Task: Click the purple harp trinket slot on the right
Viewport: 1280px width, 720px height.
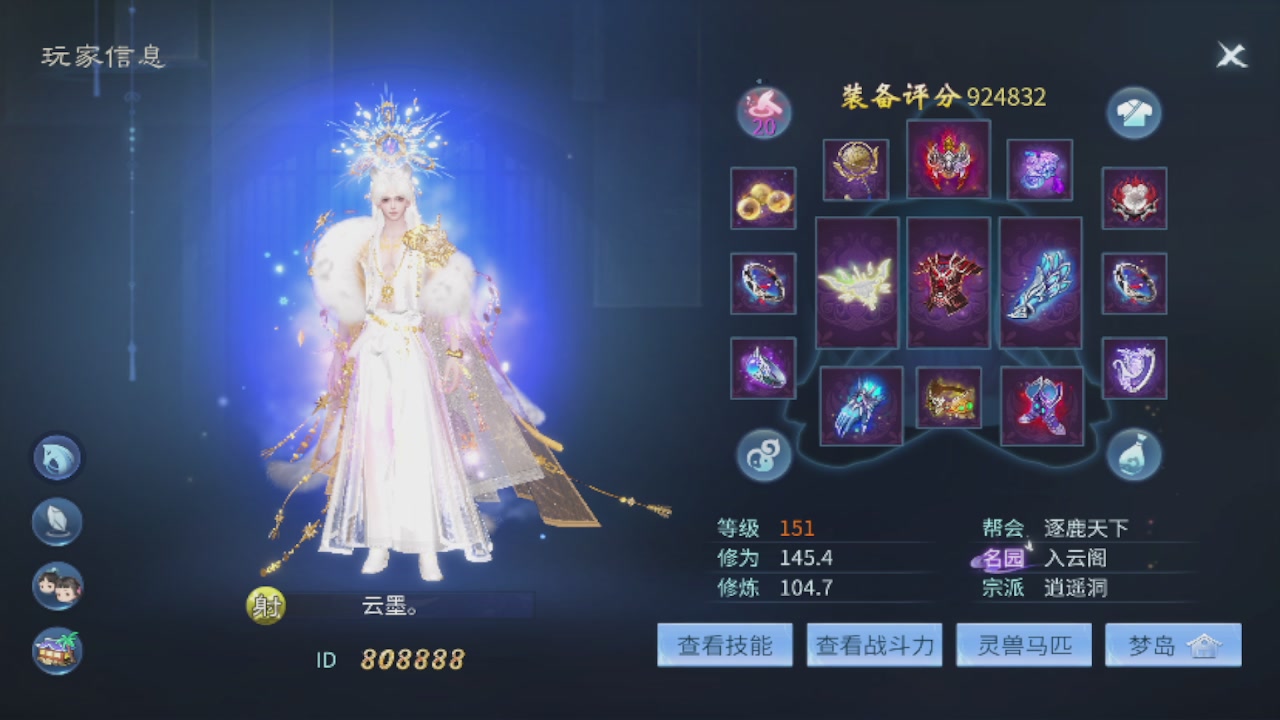Action: click(x=1134, y=368)
